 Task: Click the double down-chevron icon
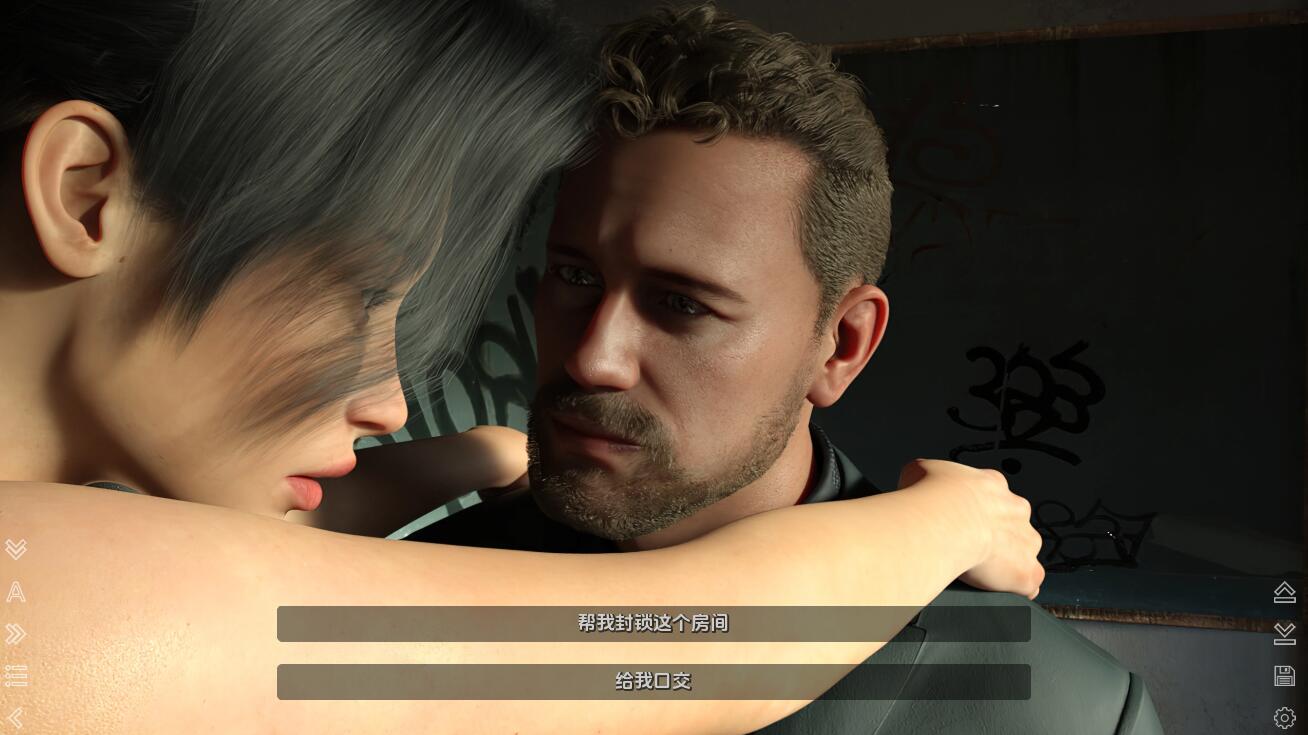pyautogui.click(x=16, y=549)
